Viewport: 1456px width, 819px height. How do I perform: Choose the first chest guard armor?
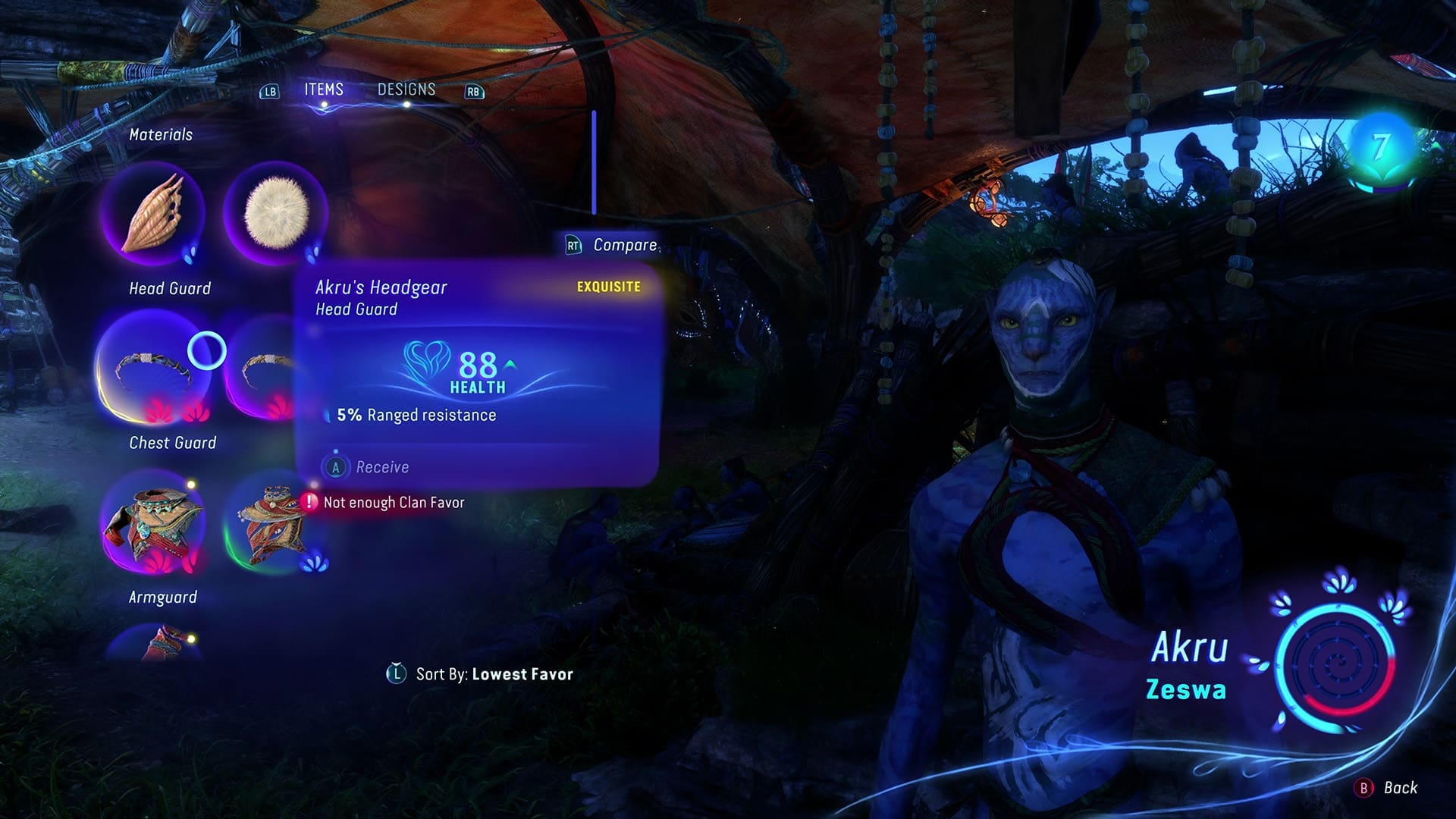click(155, 523)
